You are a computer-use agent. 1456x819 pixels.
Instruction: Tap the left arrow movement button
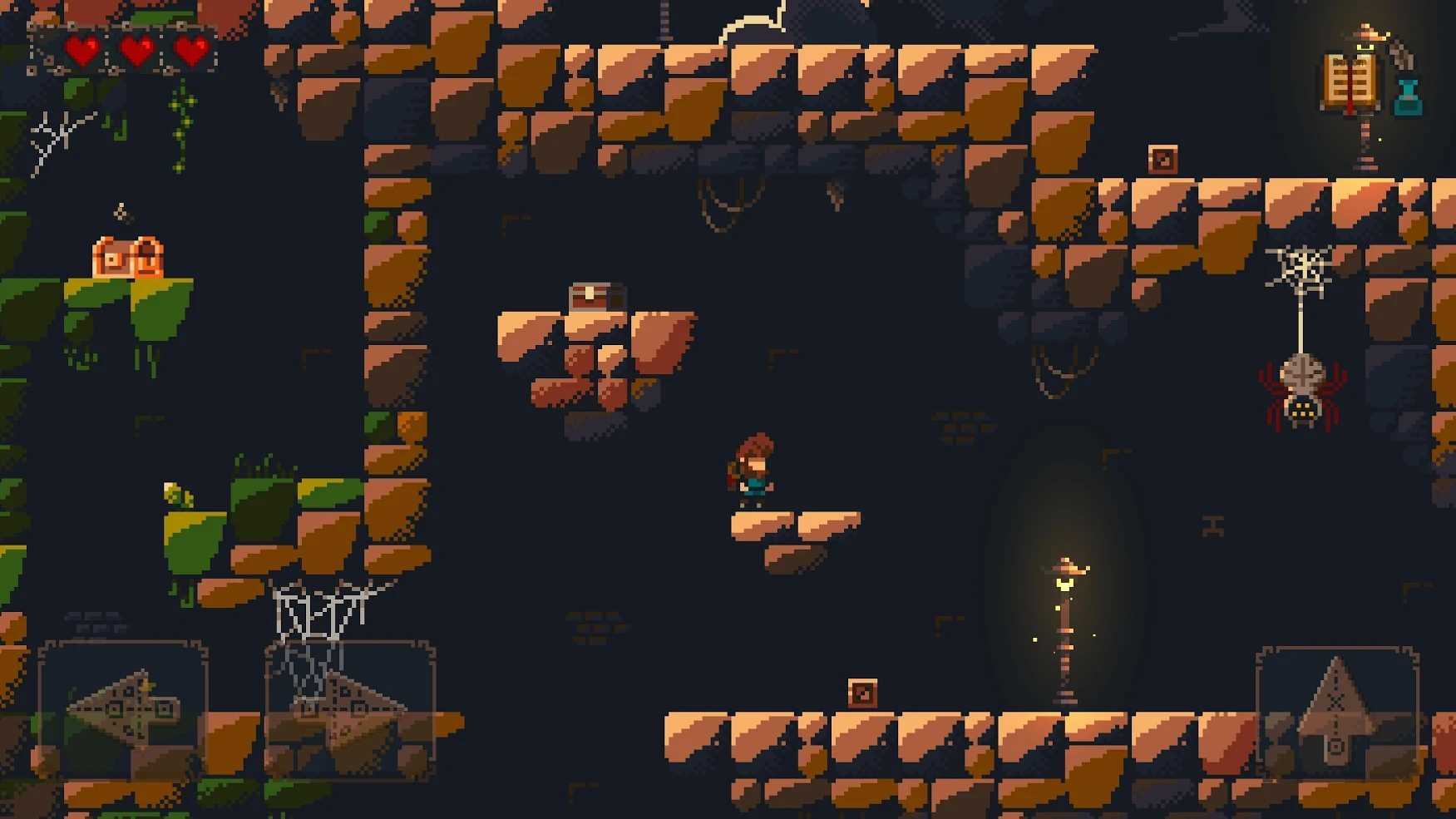tap(122, 710)
